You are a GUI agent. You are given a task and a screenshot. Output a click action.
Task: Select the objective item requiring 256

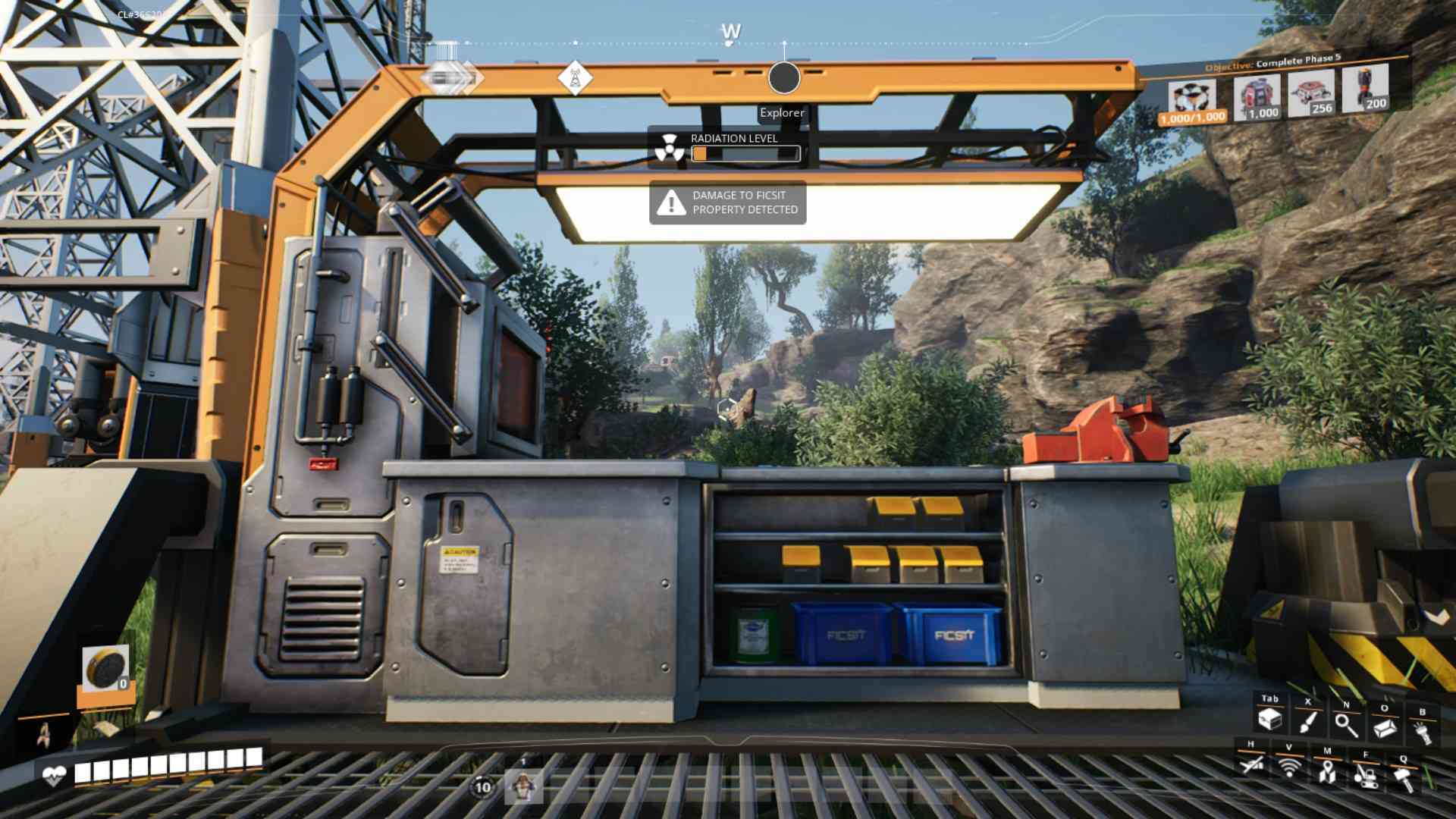coord(1311,93)
